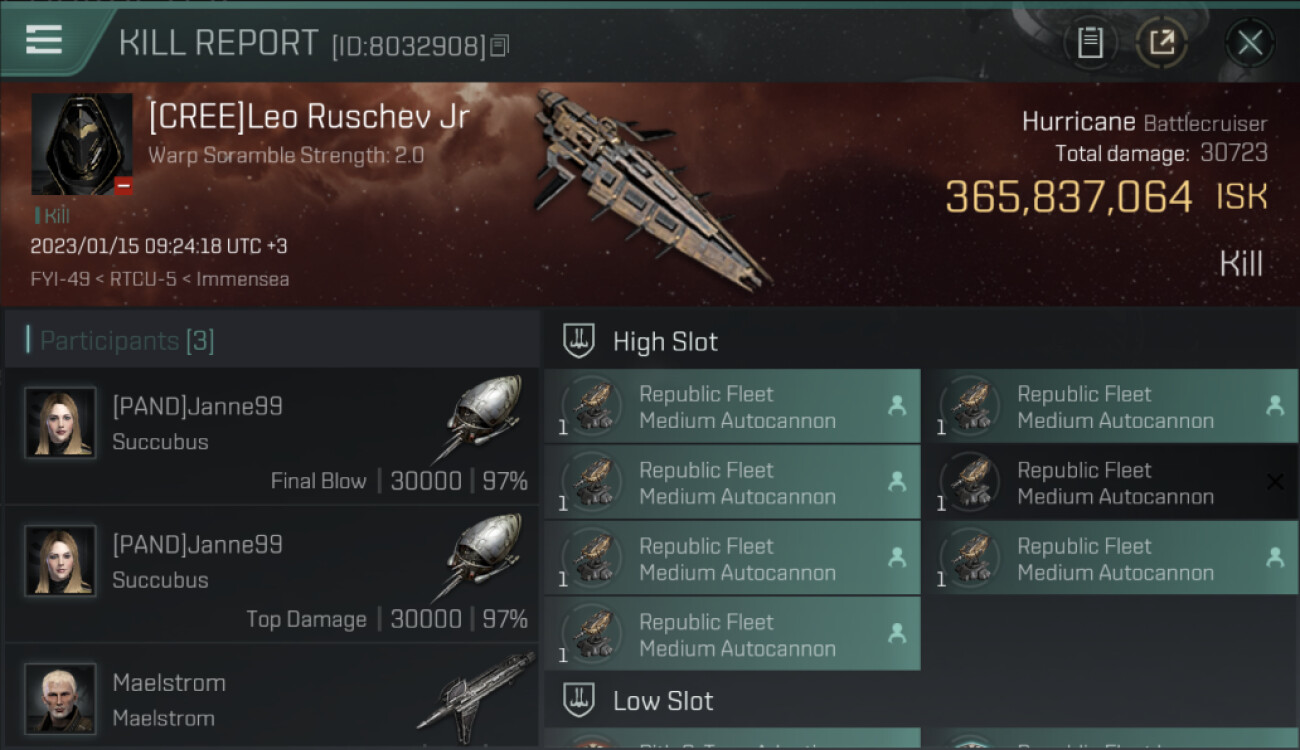Select the darkened autocannon slot with X
The image size is (1300, 750).
point(1110,483)
